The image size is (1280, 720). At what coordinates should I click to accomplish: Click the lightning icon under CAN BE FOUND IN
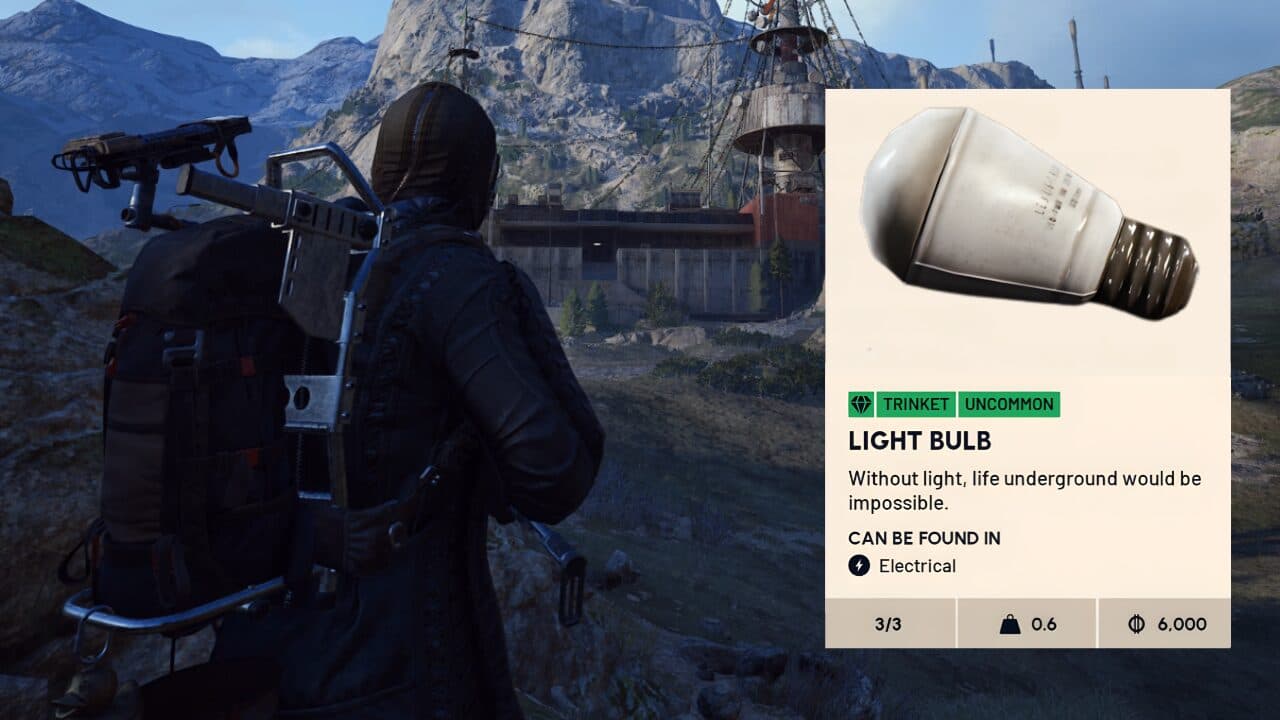click(x=858, y=566)
